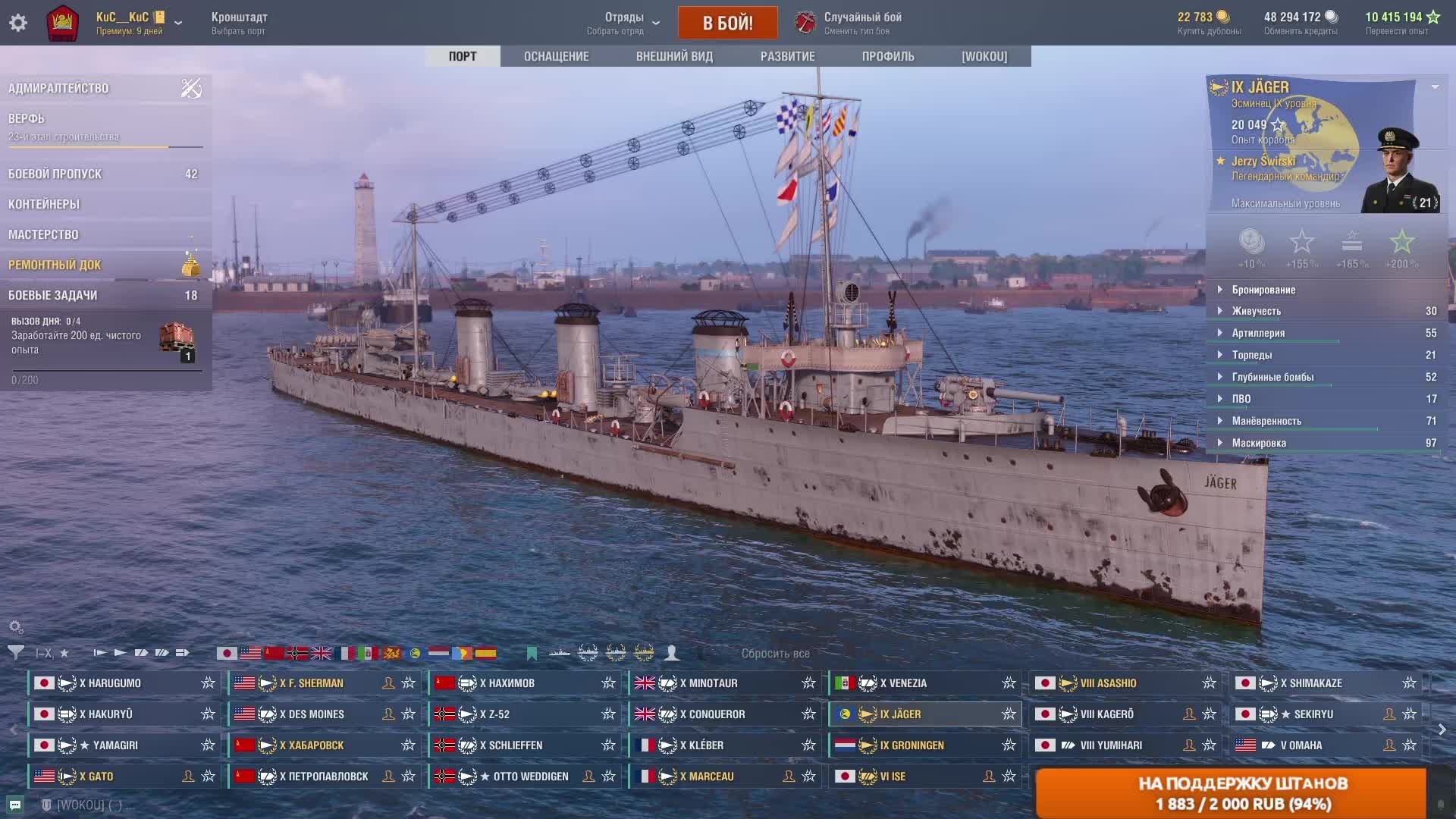Expand the Артиллерия ship parameters
The width and height of the screenshot is (1456, 819).
[1258, 333]
